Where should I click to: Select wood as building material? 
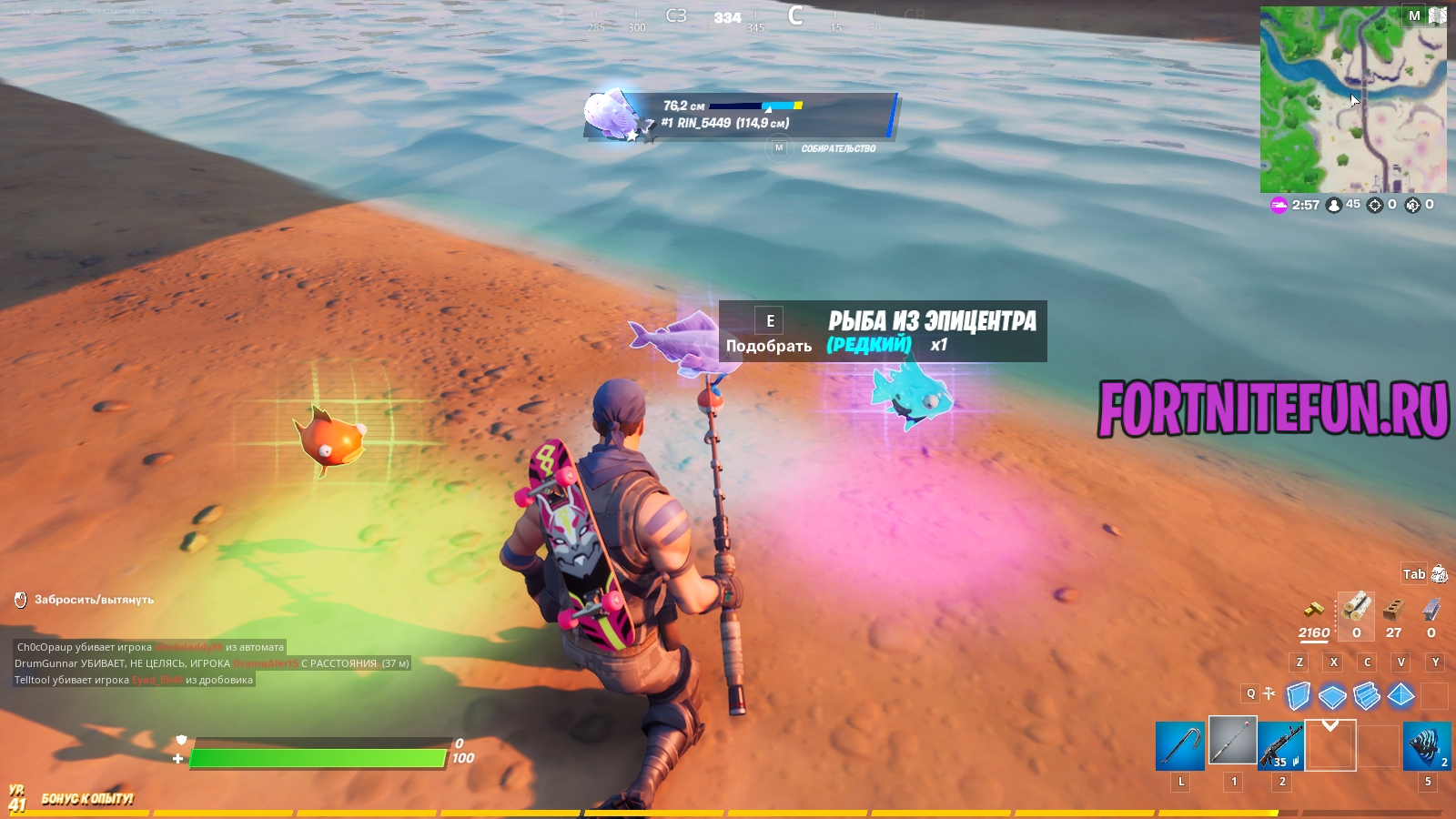[1356, 607]
